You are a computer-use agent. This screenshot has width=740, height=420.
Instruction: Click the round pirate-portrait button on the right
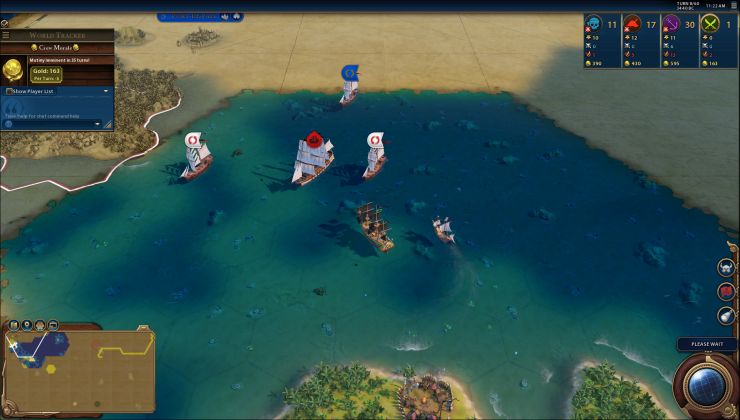pos(727,268)
